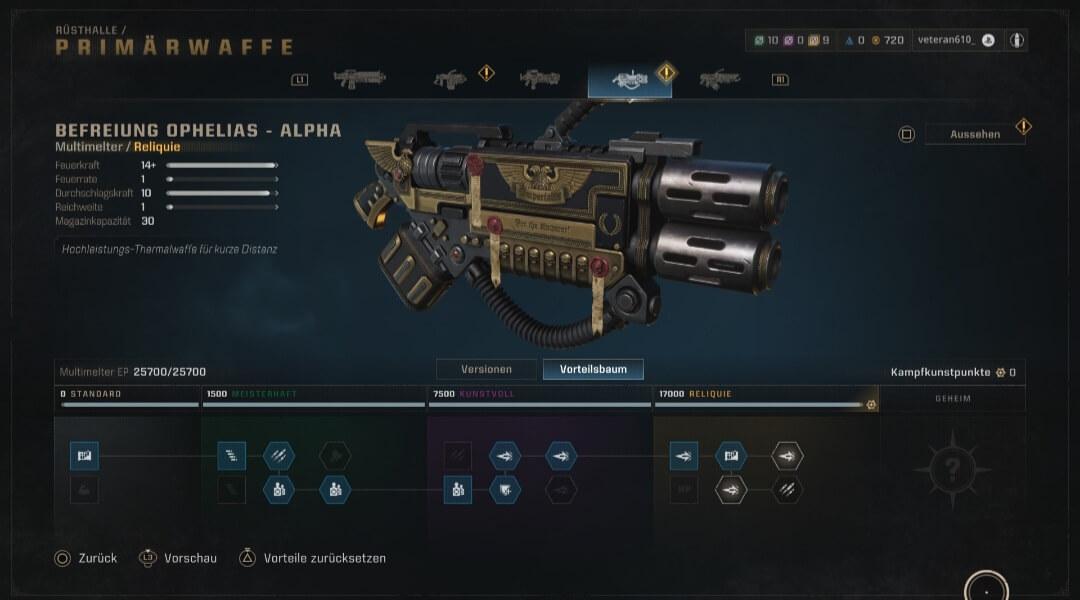
Task: Switch to the Versionen tab
Action: click(x=485, y=369)
